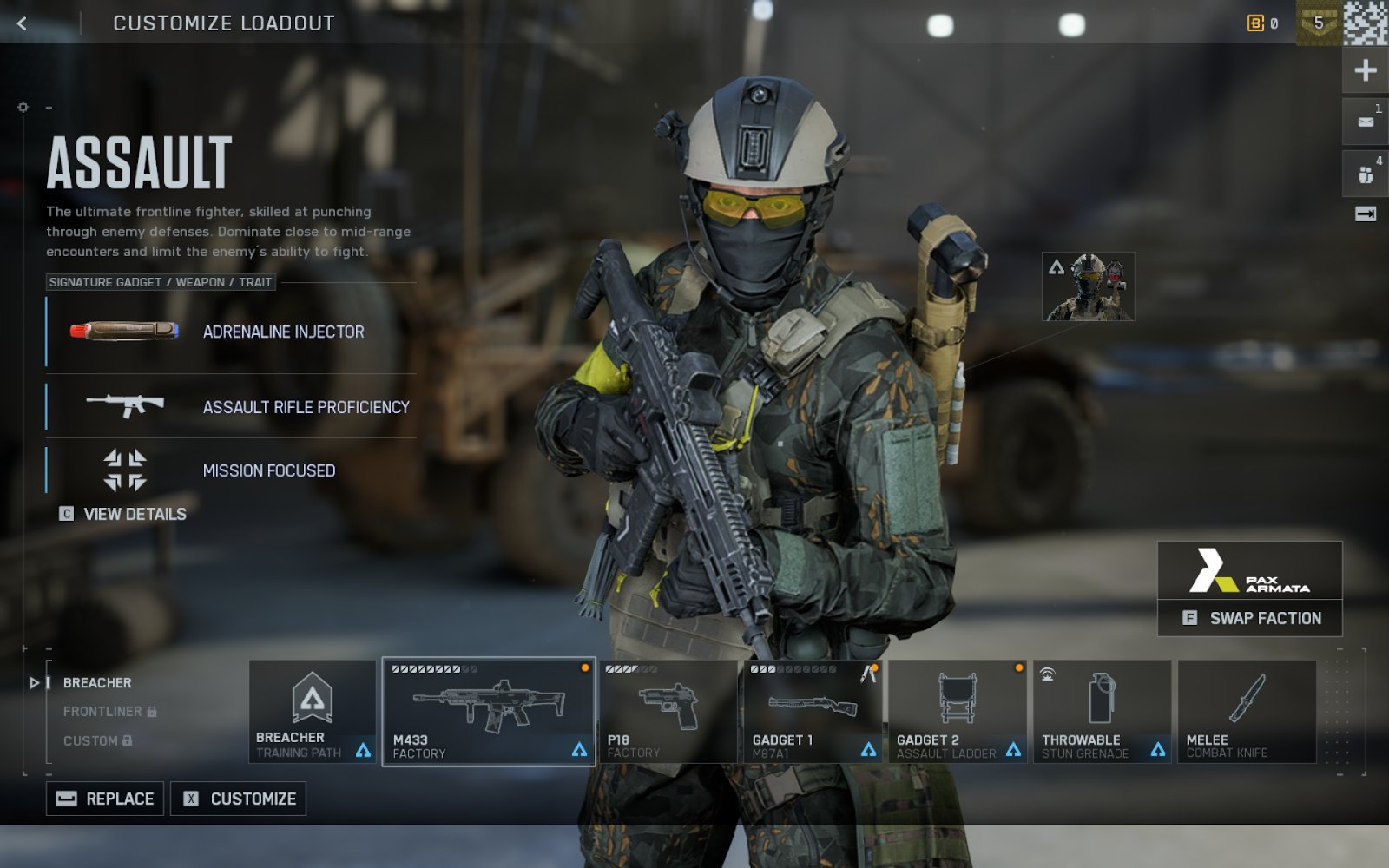Click the Customize button
Image resolution: width=1389 pixels, height=868 pixels.
[x=239, y=799]
